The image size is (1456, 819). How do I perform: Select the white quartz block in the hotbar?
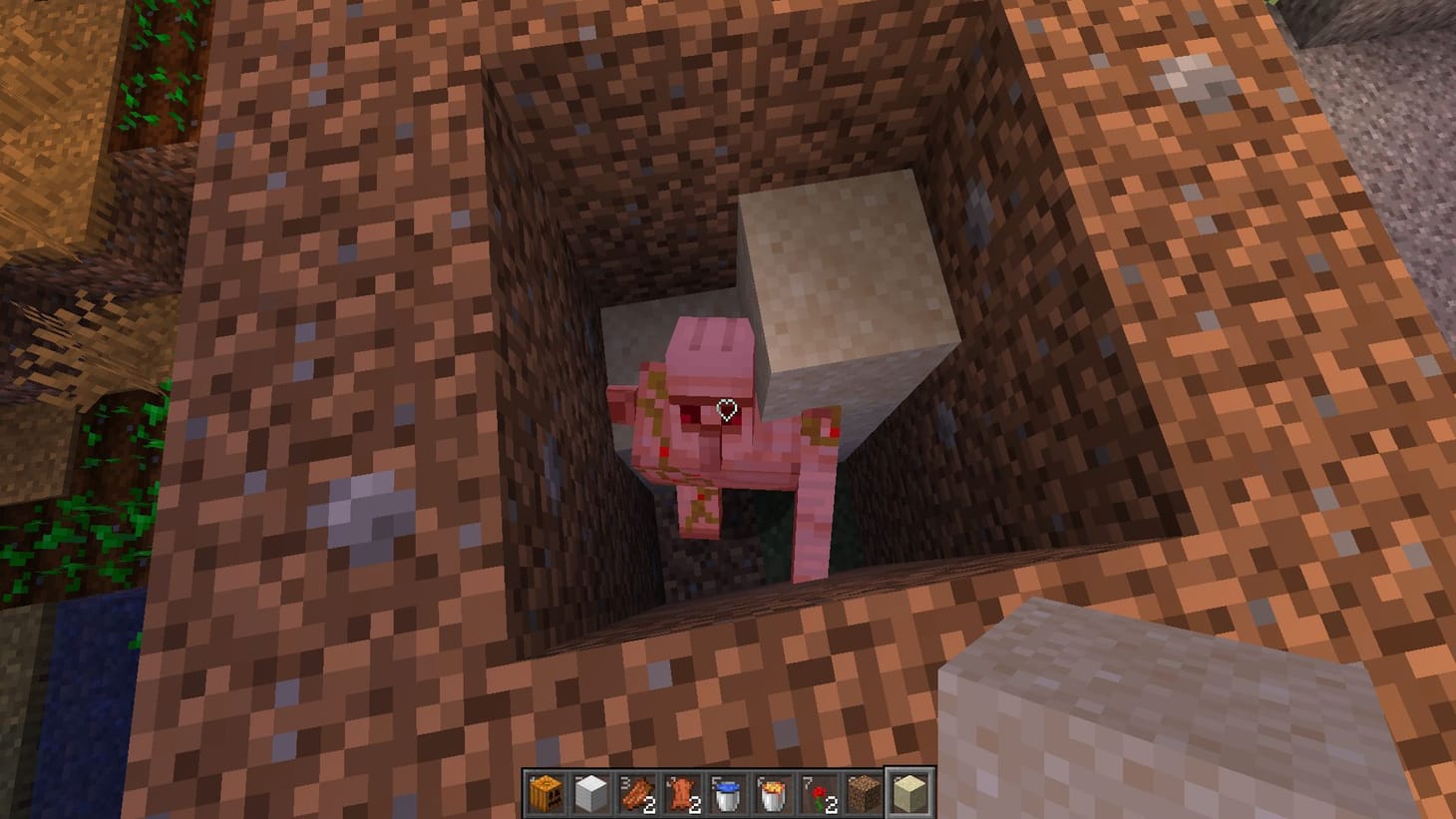pos(590,793)
